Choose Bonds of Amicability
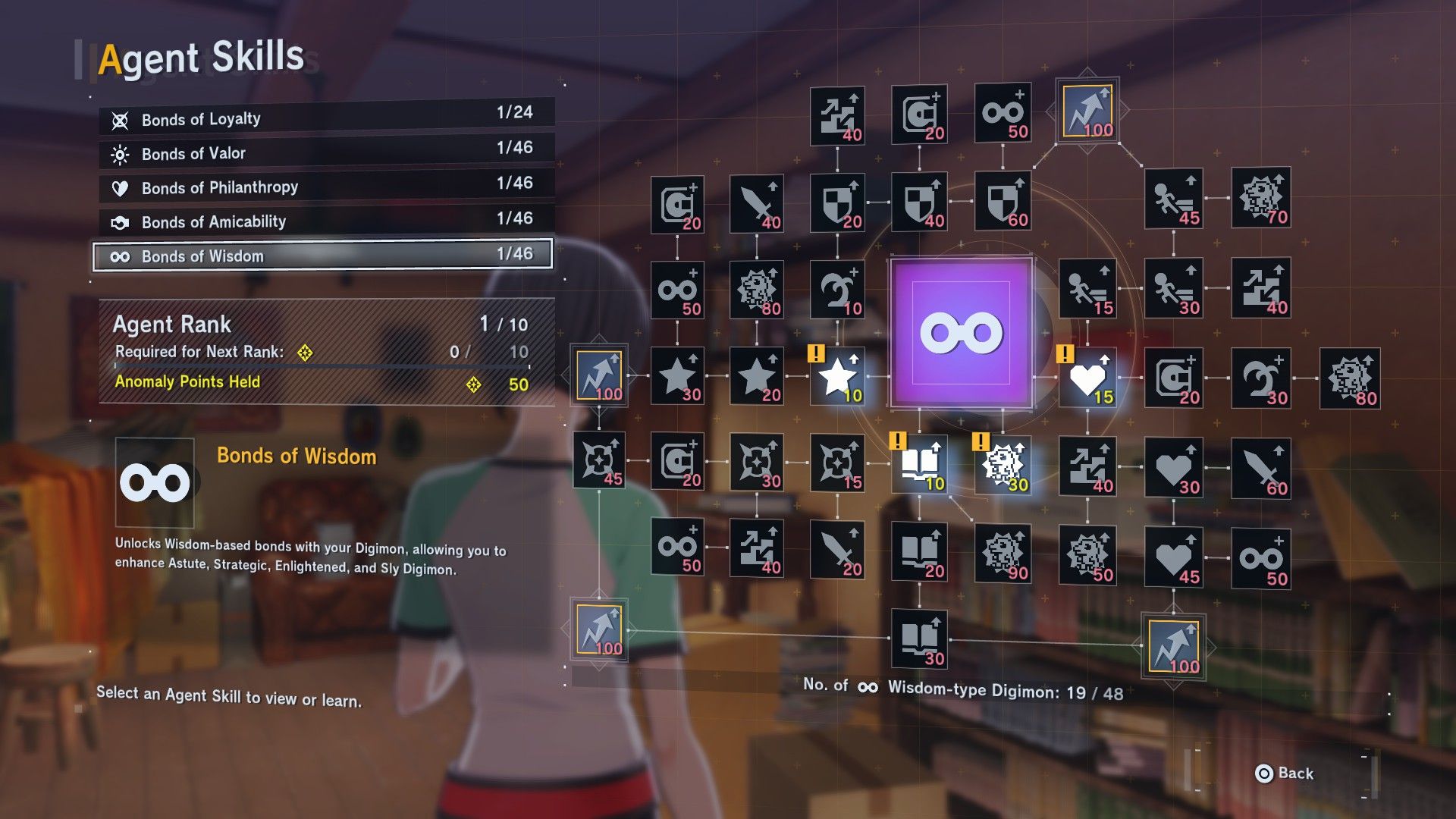The height and width of the screenshot is (819, 1456). click(x=326, y=221)
